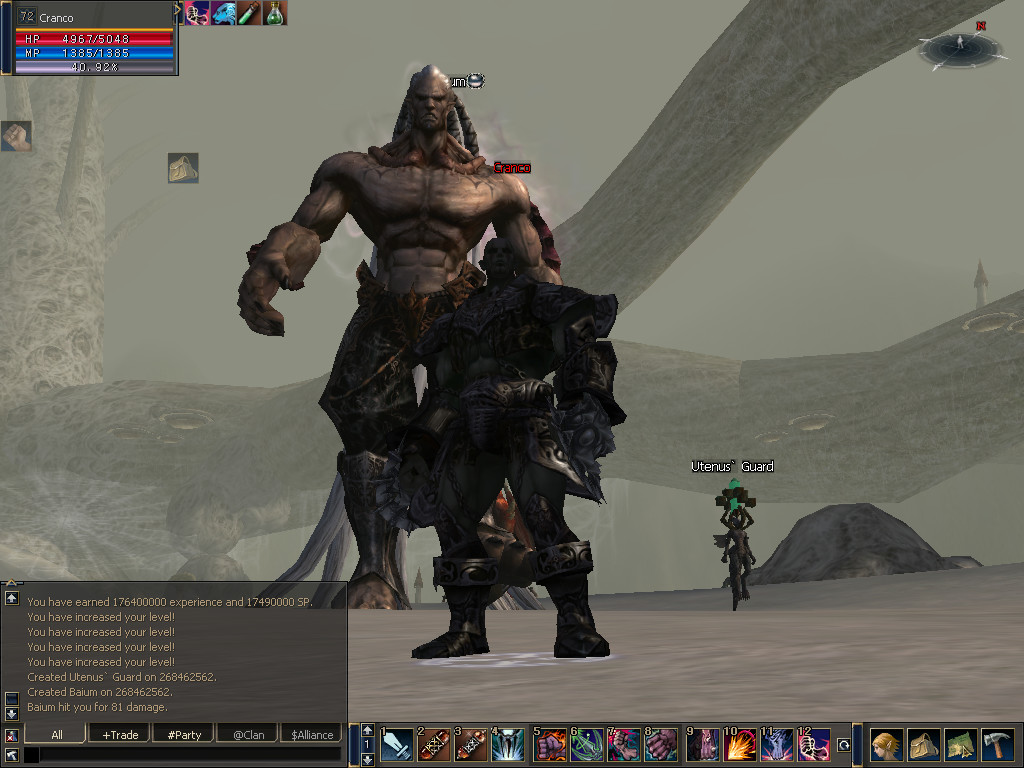Screen dimensions: 1024x768
Task: Select the blue lion-head buff icon
Action: 224,13
